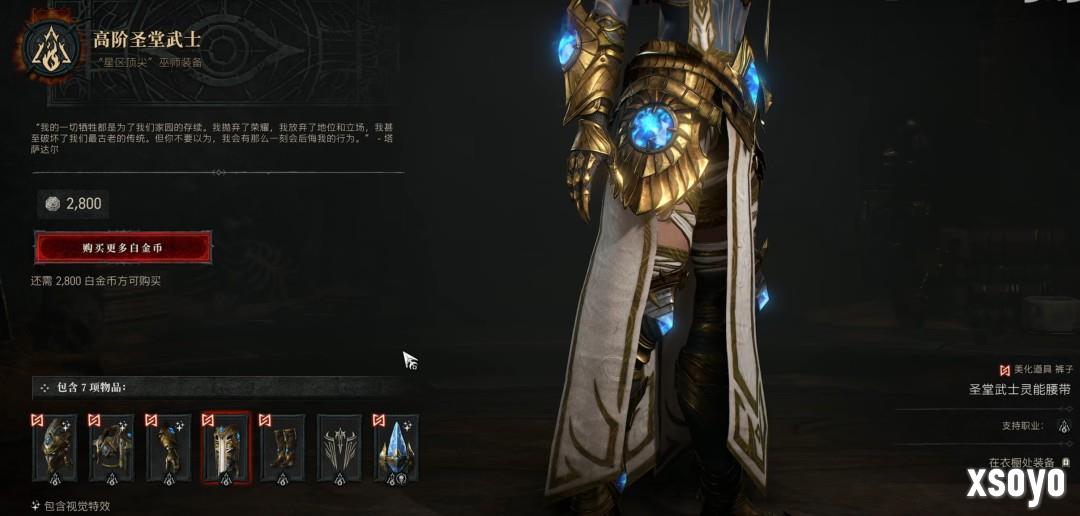Select the golden gauntlets item slot
The image size is (1080, 516).
click(168, 449)
